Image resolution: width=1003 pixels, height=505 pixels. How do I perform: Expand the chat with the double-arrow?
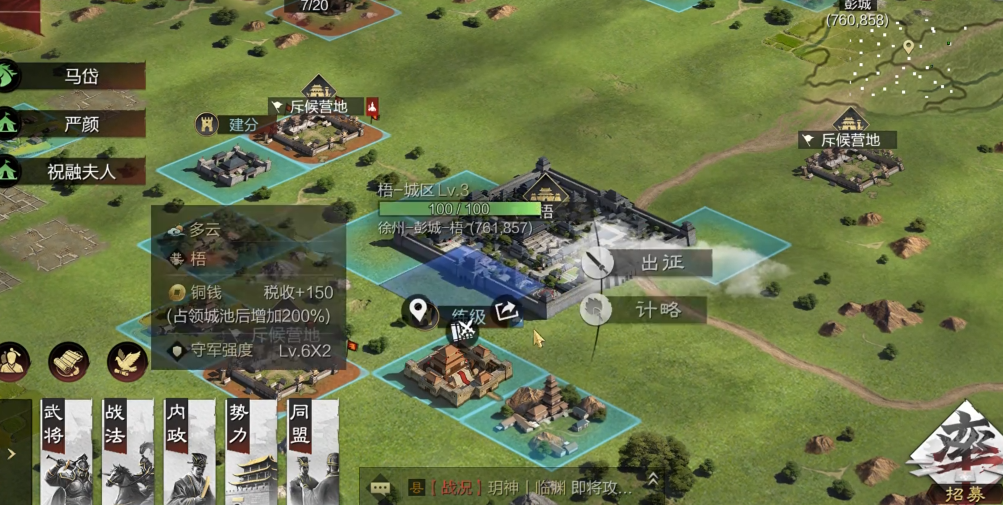click(653, 481)
